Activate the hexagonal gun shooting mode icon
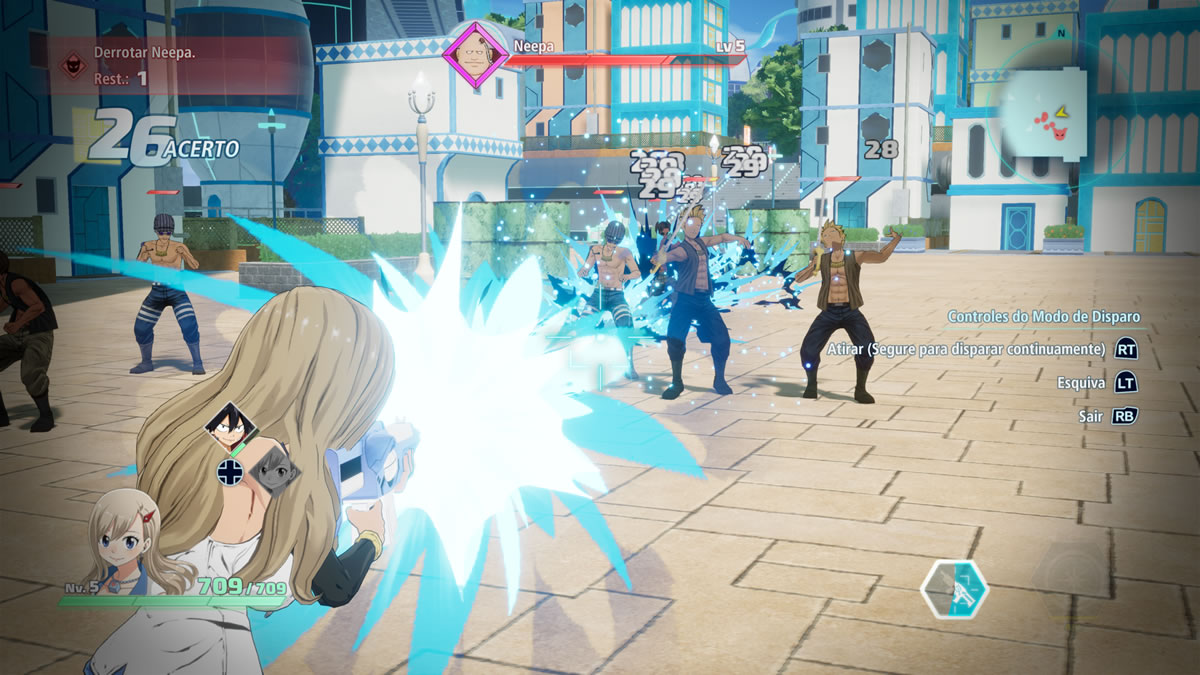 coord(954,589)
